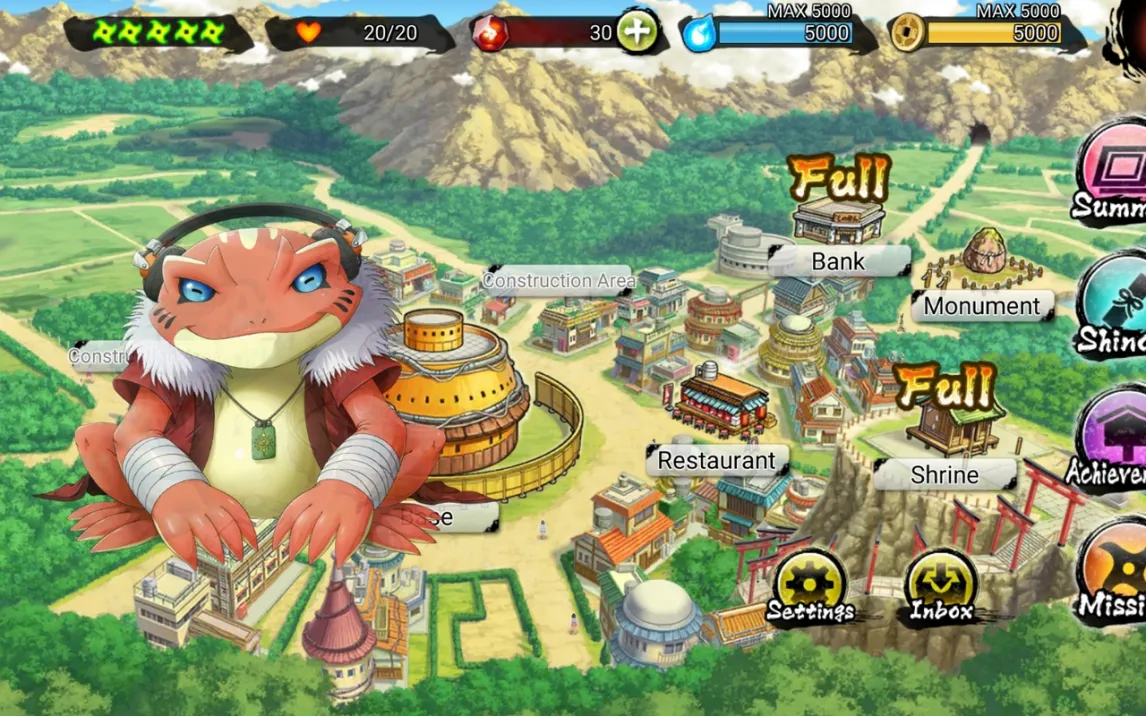The height and width of the screenshot is (716, 1146).
Task: Select the central Construction Area label
Action: point(558,281)
